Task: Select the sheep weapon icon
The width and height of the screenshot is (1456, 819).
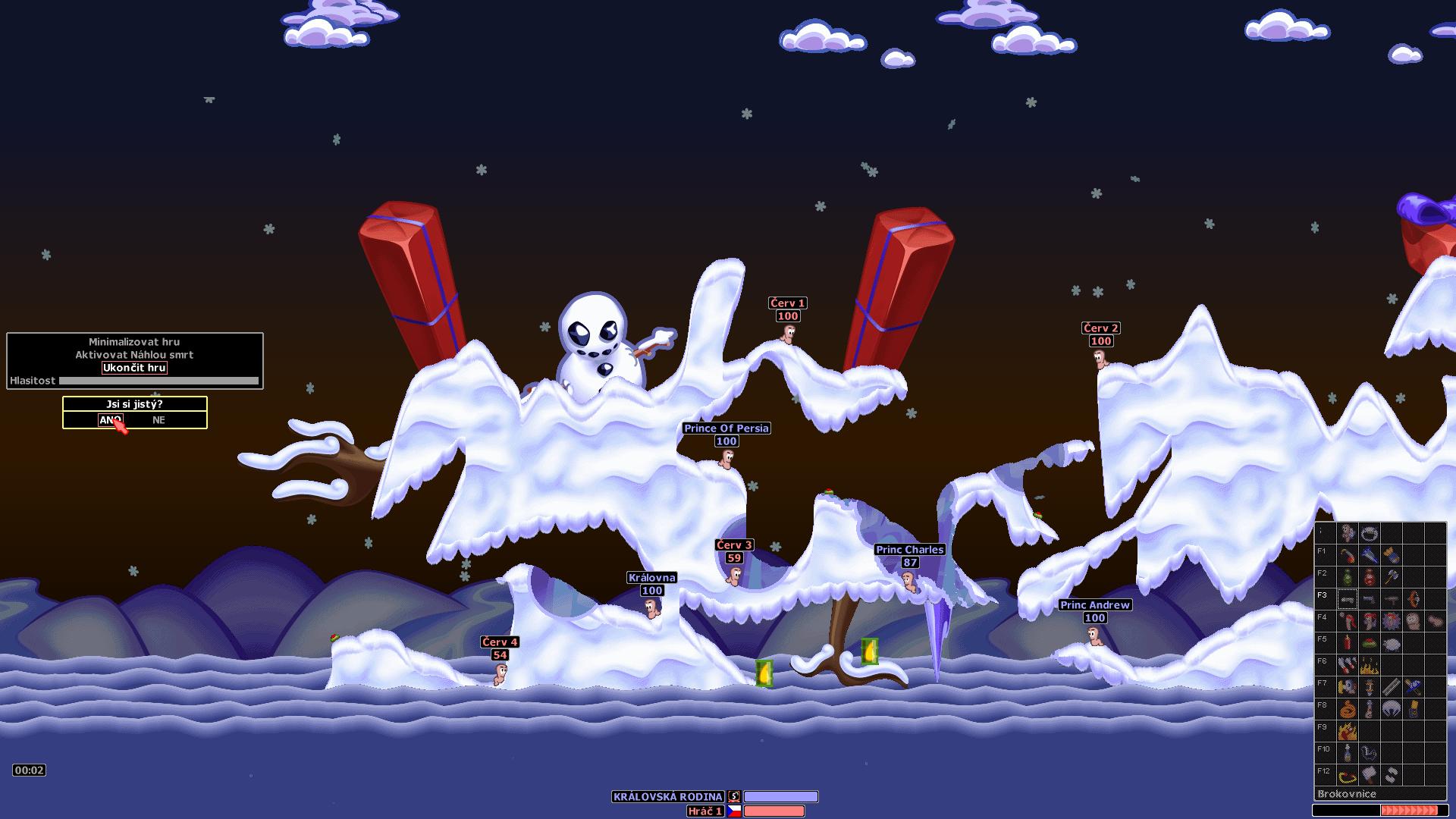Action: pyautogui.click(x=1392, y=643)
